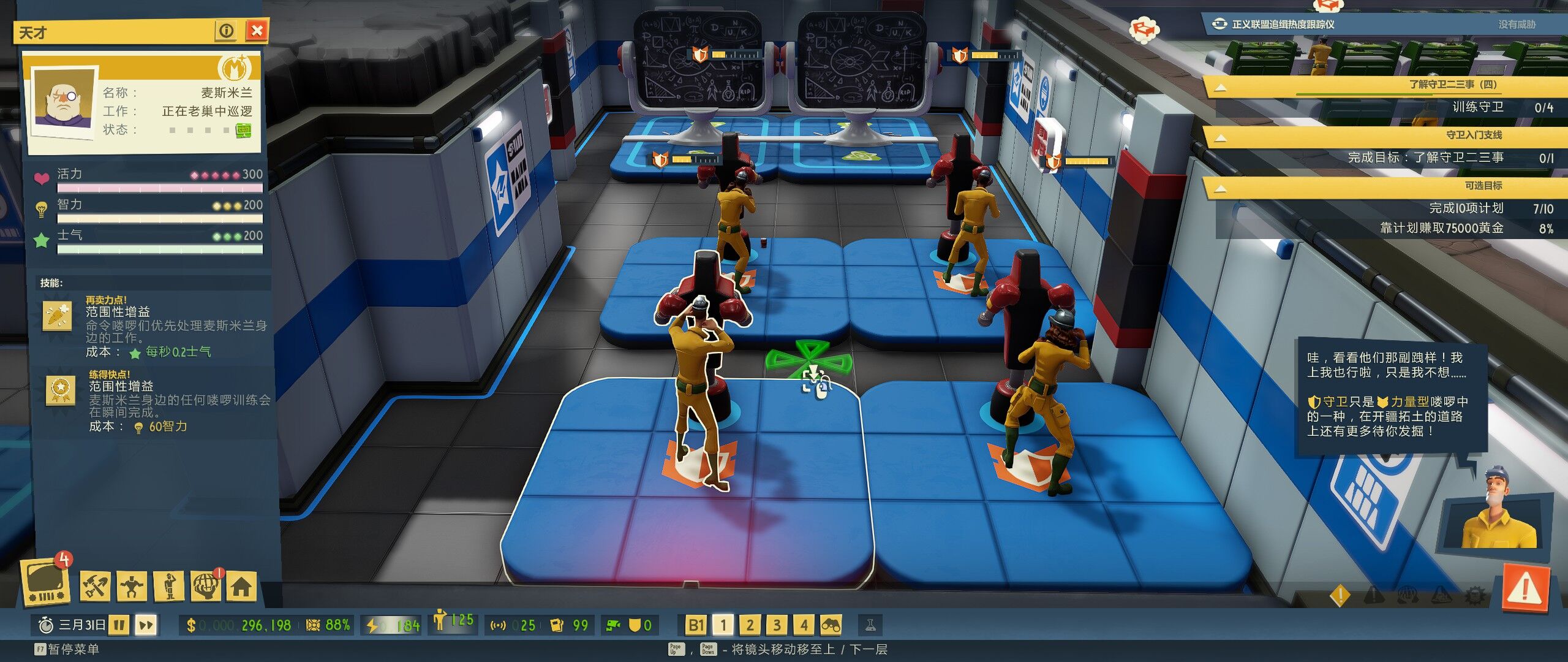Pause the game with the pause button
Viewport: 1568px width, 662px height.
pyautogui.click(x=119, y=625)
